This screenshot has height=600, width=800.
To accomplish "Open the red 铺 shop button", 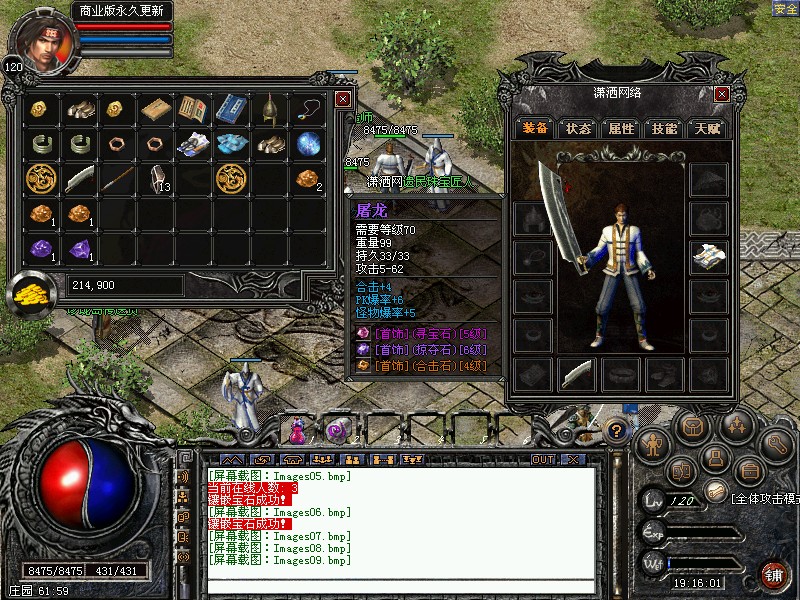I will tap(774, 574).
